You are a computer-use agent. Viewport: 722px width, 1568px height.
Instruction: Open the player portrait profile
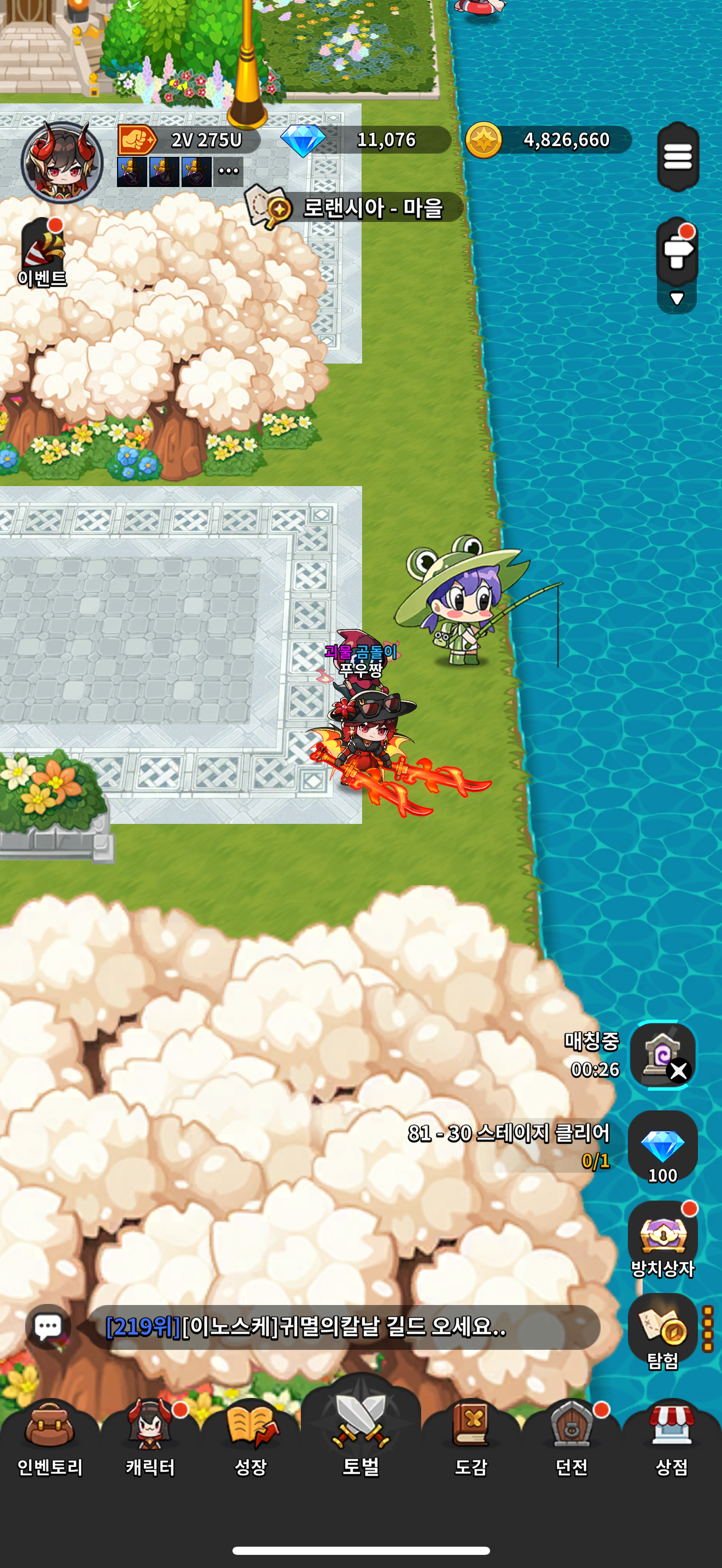tap(61, 162)
